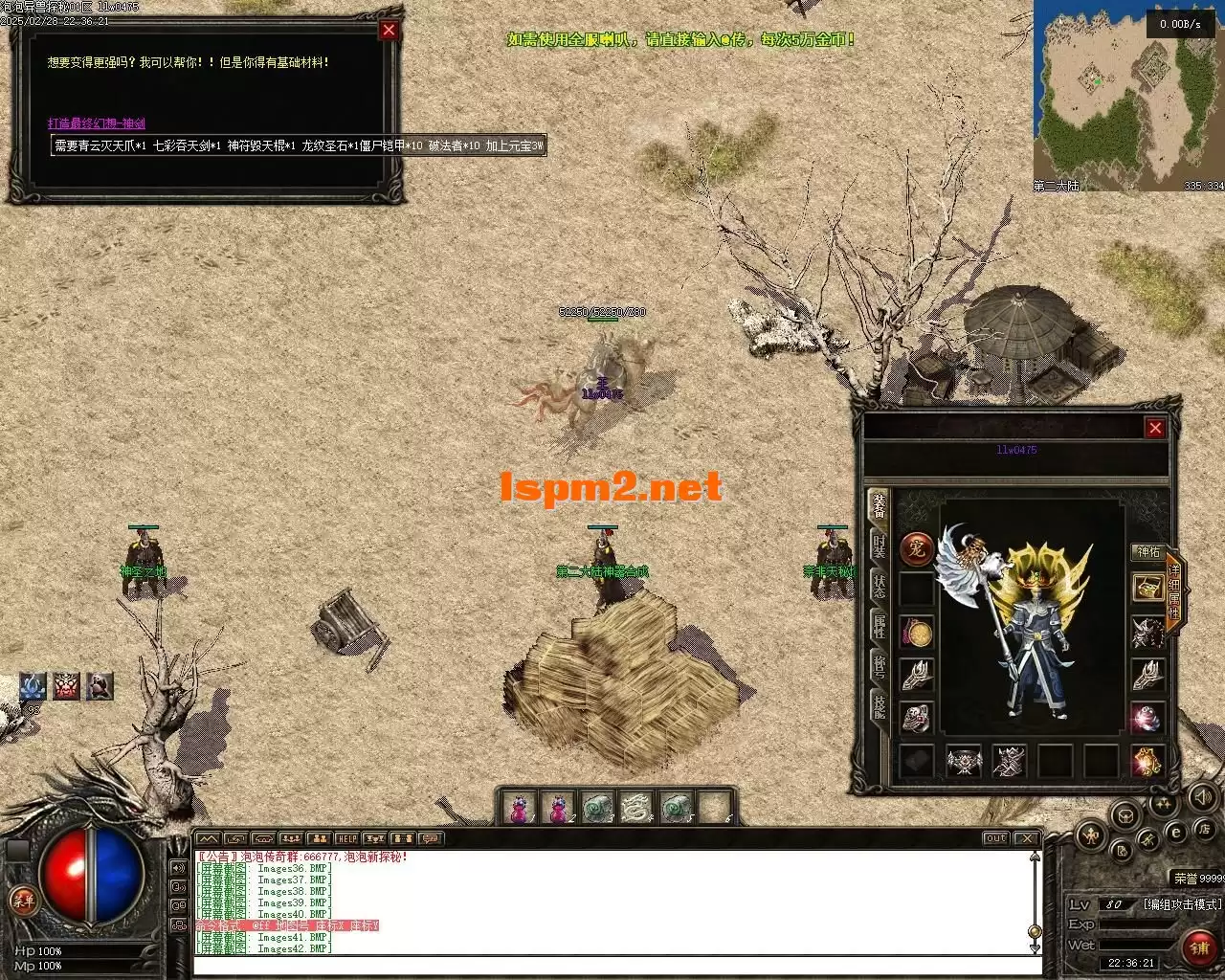Select the gold medallion equipment slot
The width and height of the screenshot is (1225, 980).
[918, 633]
